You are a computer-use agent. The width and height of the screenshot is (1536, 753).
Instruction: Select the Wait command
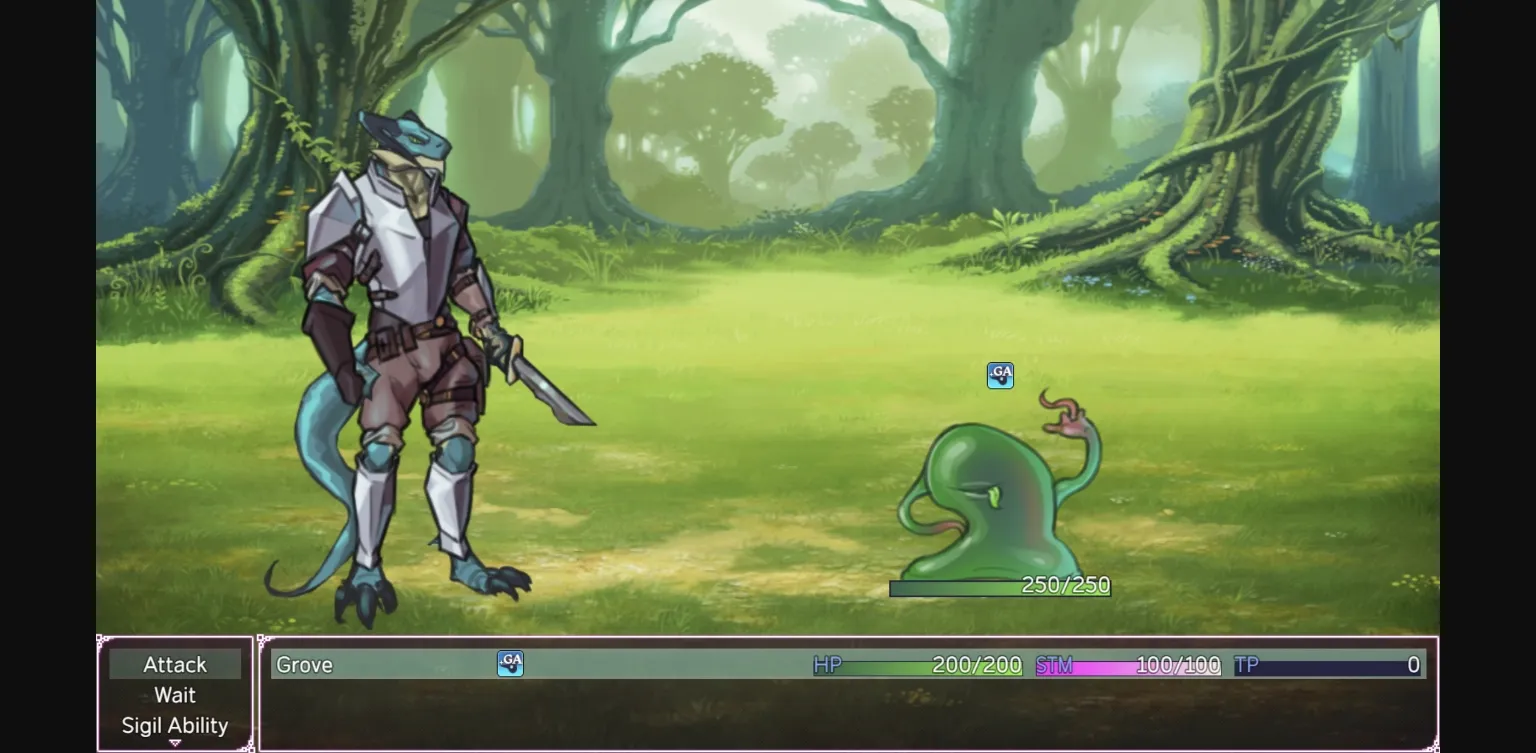click(x=175, y=695)
